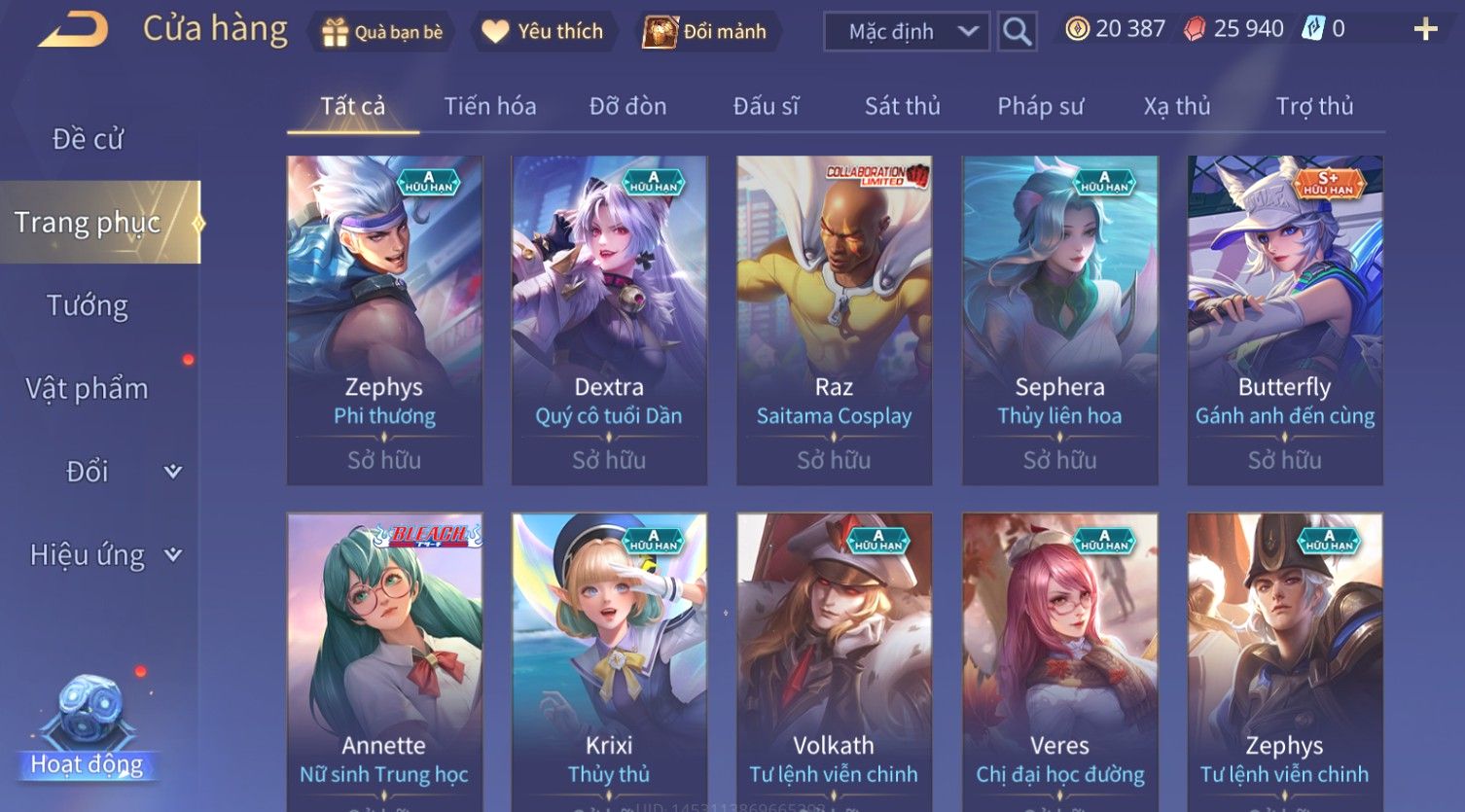Viewport: 1465px width, 812px height.
Task: Open the Đề cử shop section
Action: 88,139
